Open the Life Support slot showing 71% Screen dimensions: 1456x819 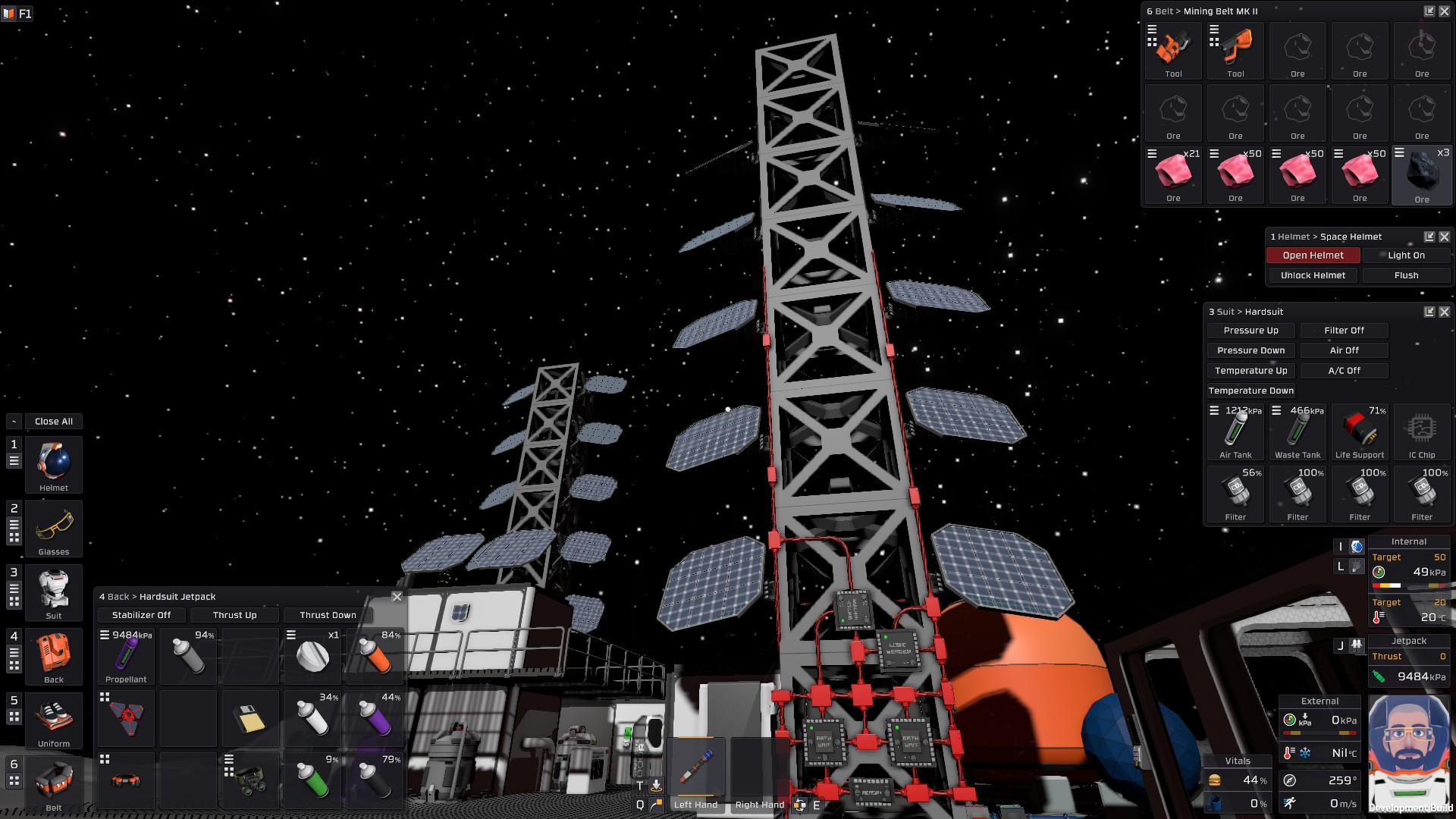1359,432
